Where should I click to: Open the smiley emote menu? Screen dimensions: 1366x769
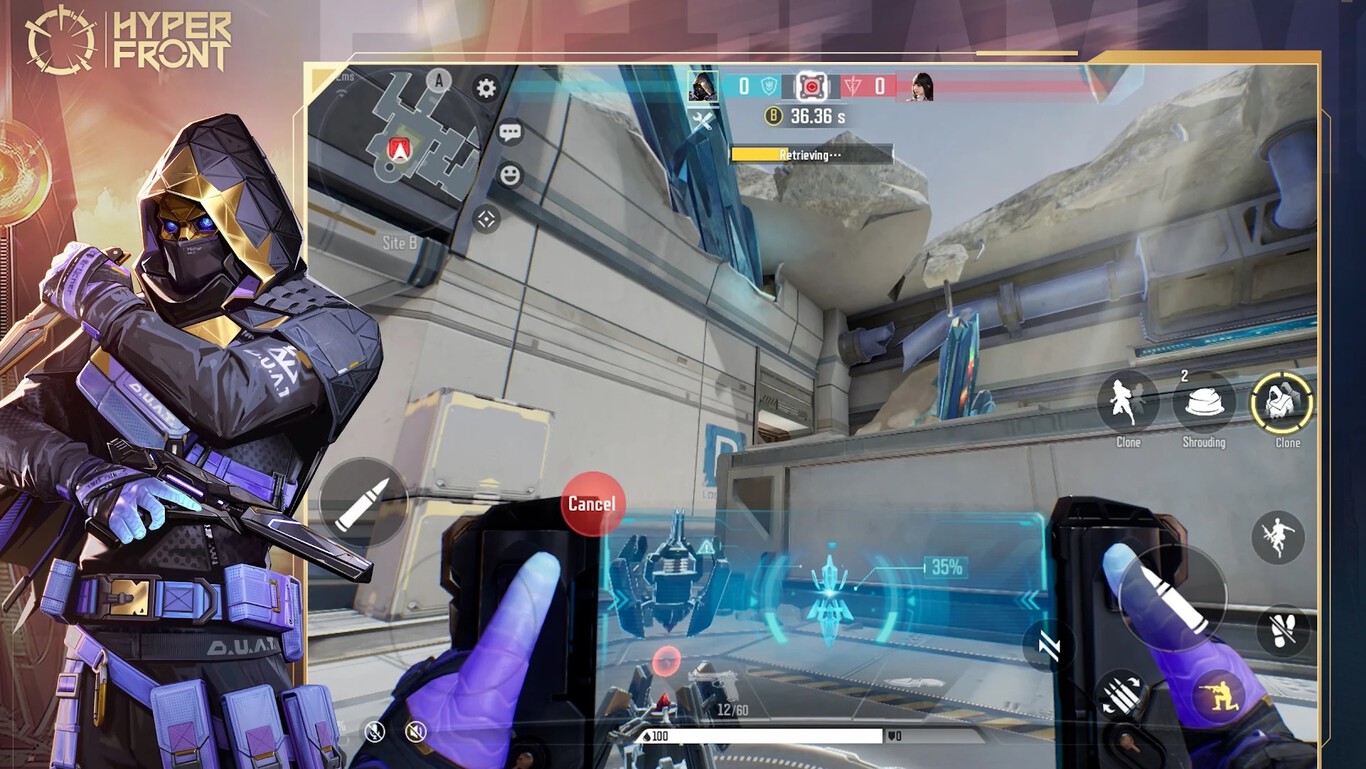[x=510, y=176]
